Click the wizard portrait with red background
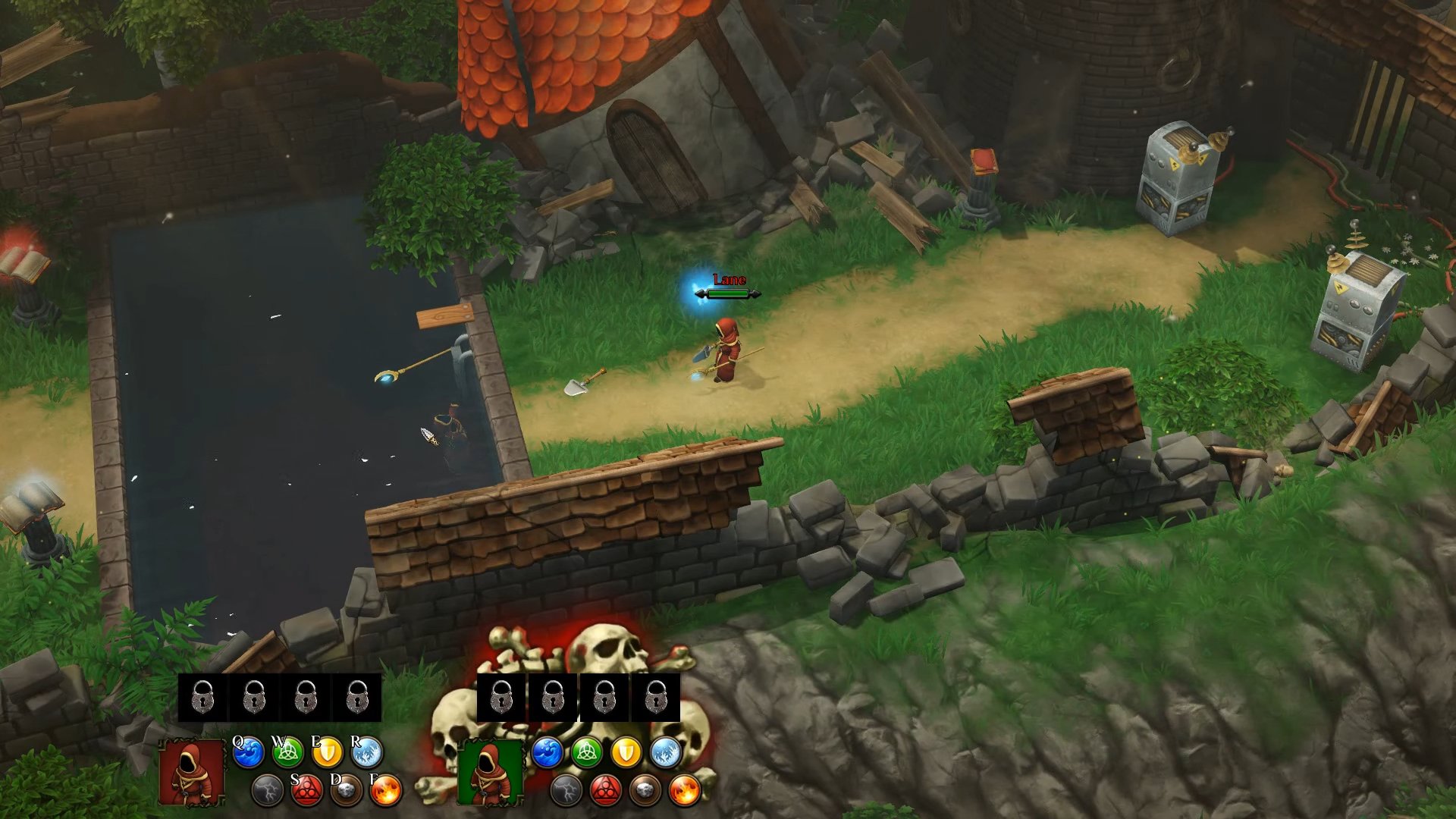Screen dimensions: 1456x819 pyautogui.click(x=192, y=773)
